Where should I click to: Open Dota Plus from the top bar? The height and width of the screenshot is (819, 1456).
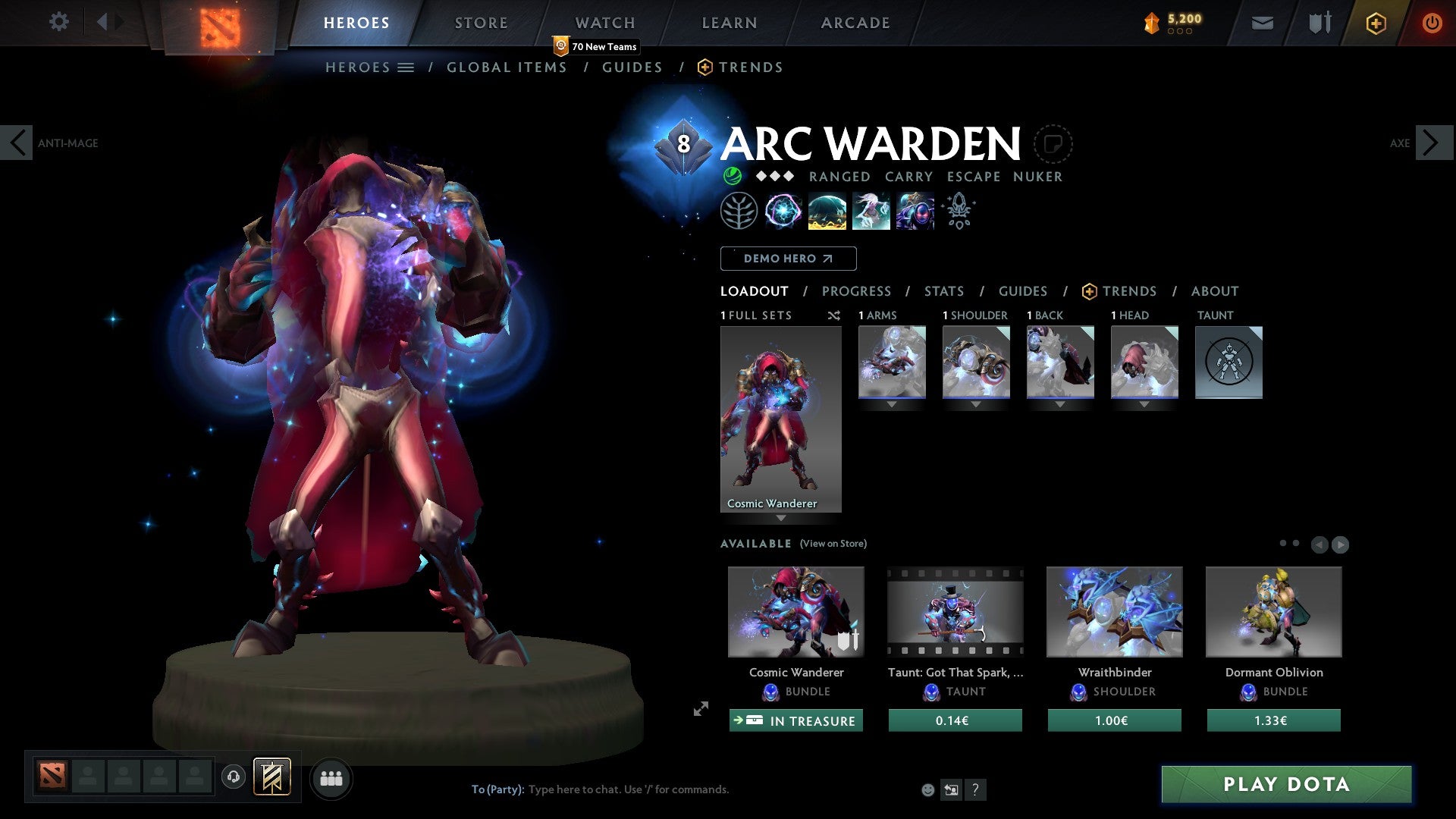point(1375,23)
